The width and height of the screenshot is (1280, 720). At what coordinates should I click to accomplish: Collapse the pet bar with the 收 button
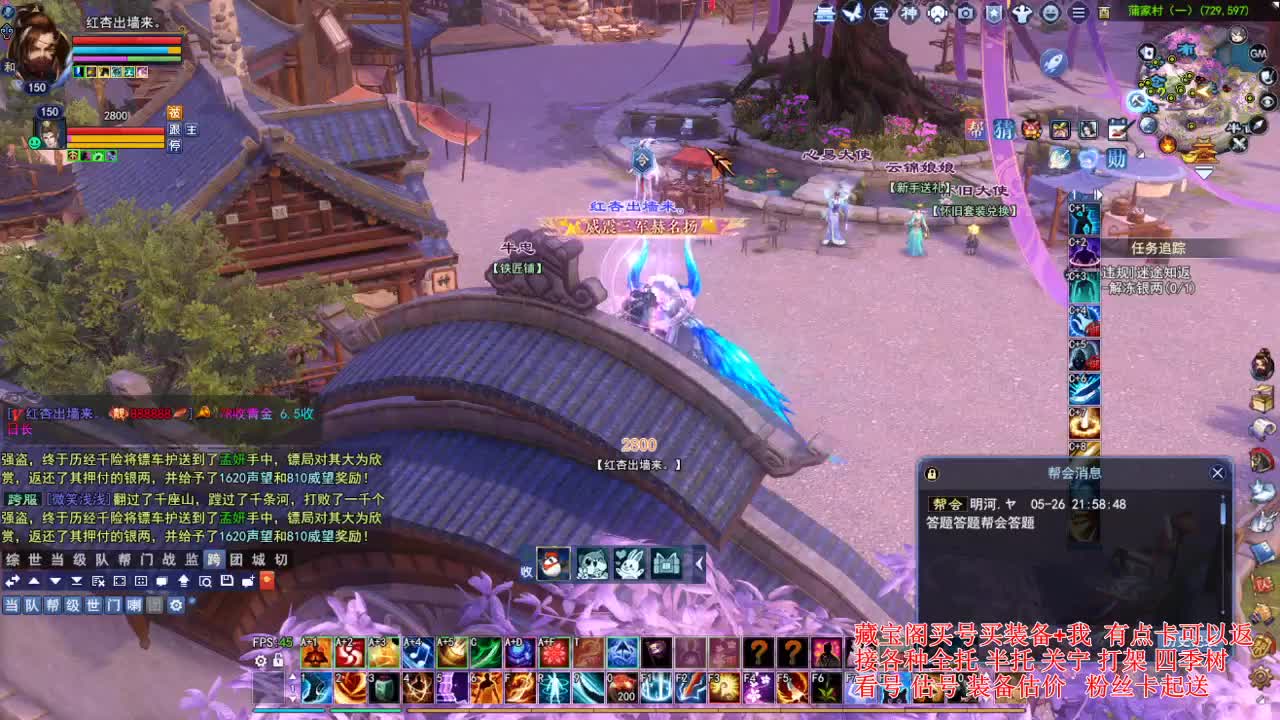526,568
